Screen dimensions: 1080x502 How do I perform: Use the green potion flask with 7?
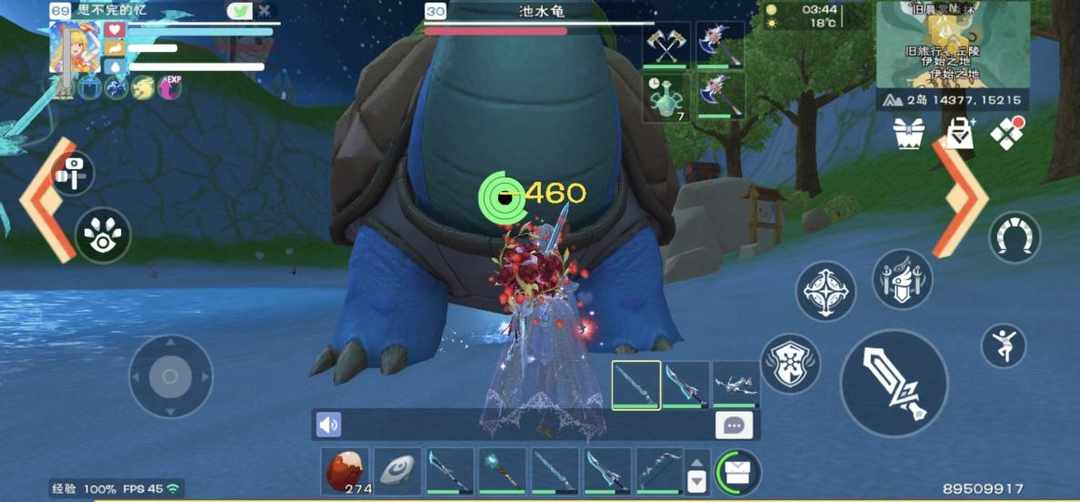(x=666, y=99)
